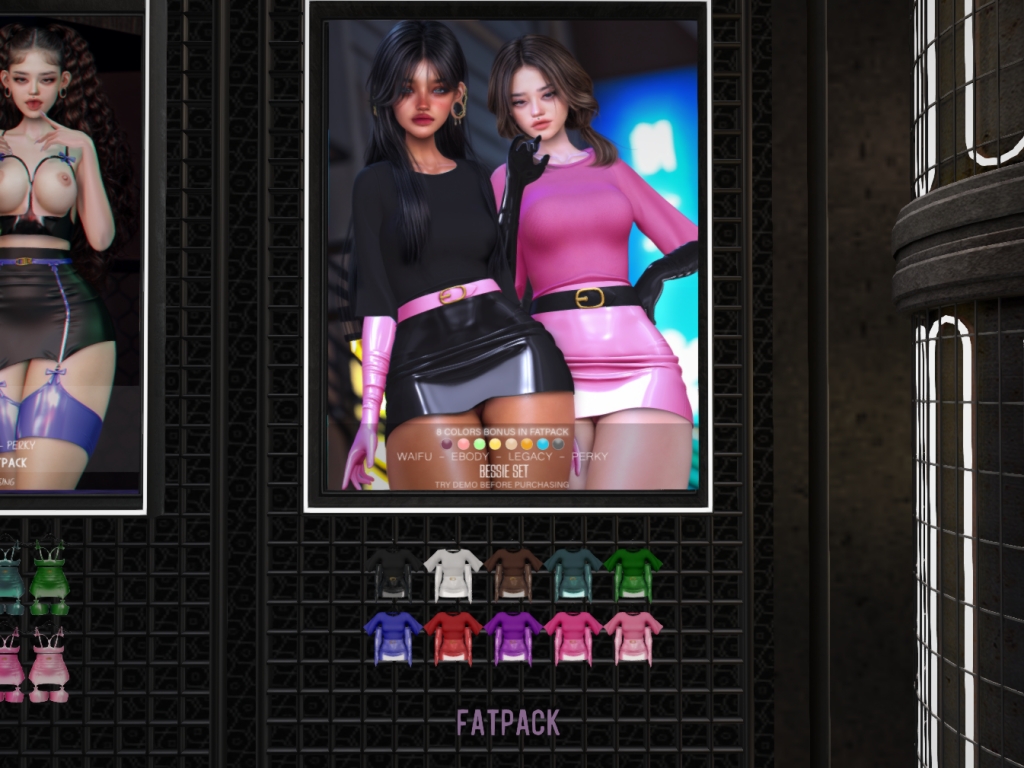Pick the red Bessie Set outfit
Screen dimensions: 1024x768
(453, 638)
